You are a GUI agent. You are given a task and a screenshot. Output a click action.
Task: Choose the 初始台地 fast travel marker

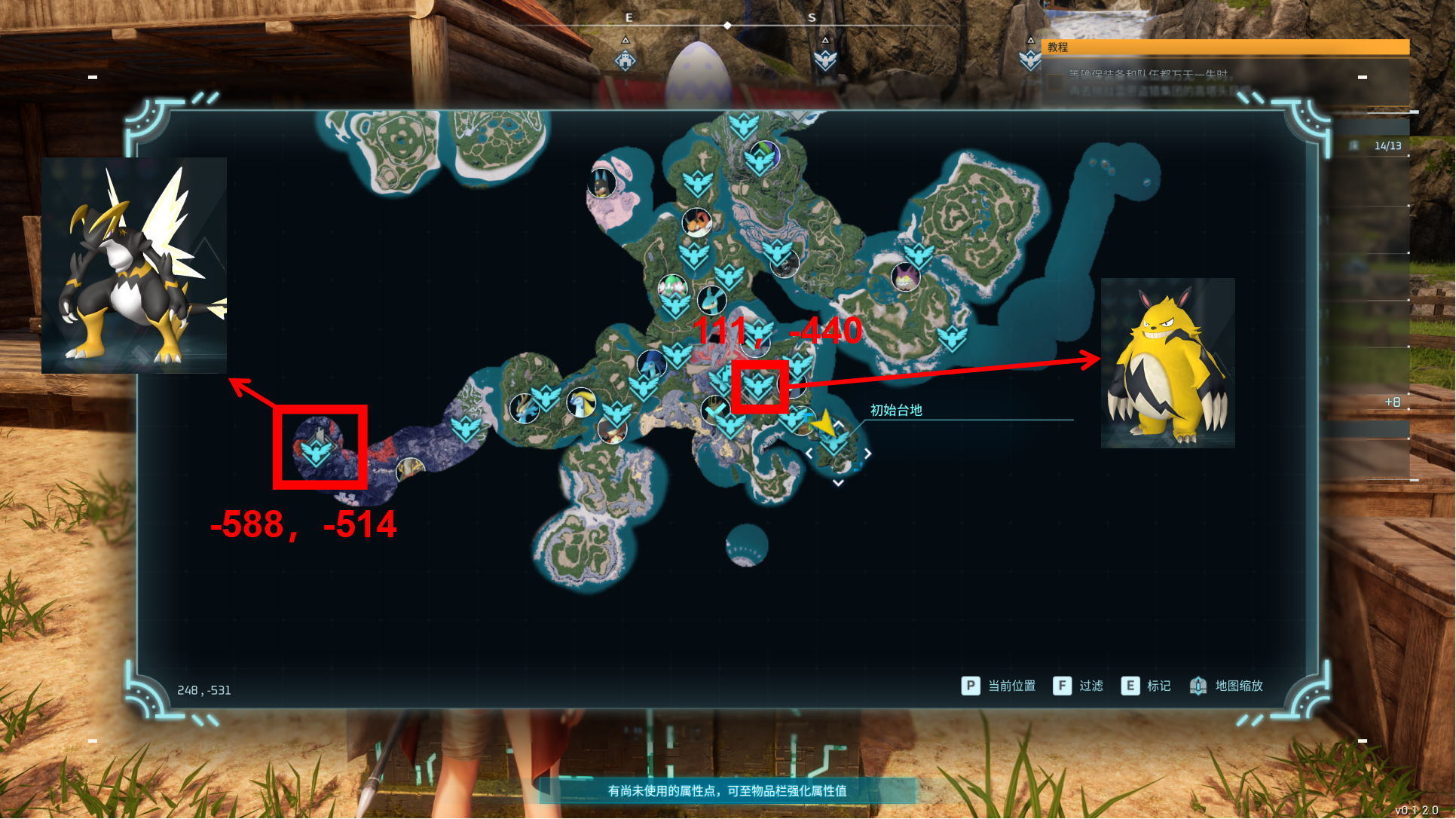pos(834,444)
